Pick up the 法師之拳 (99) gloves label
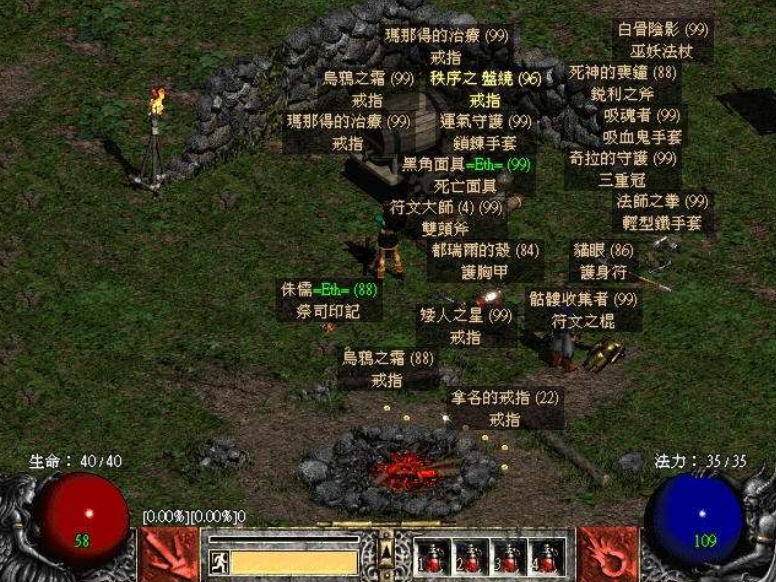The image size is (776, 582). (662, 201)
